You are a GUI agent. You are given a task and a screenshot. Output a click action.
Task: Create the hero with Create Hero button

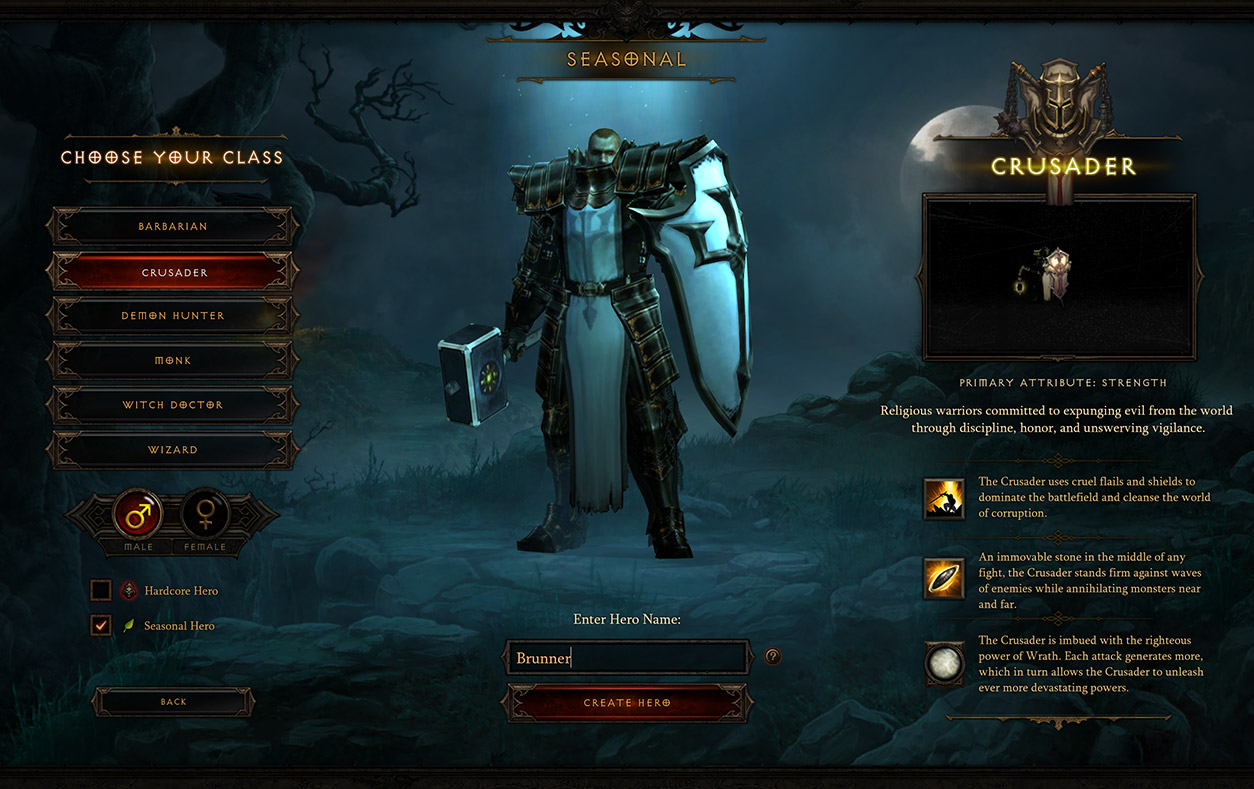coord(627,703)
